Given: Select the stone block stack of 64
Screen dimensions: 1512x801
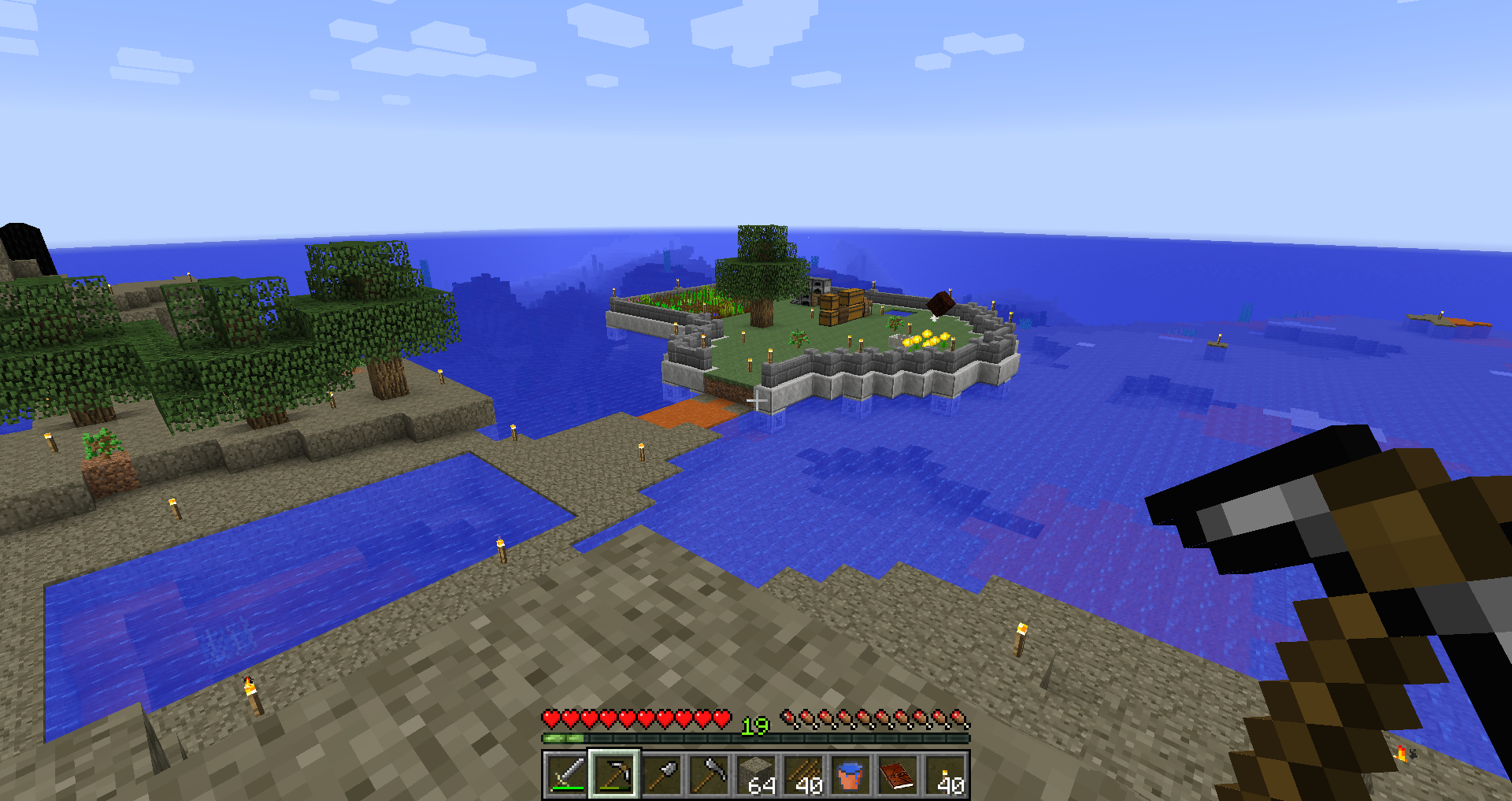Looking at the screenshot, I should click(756, 774).
